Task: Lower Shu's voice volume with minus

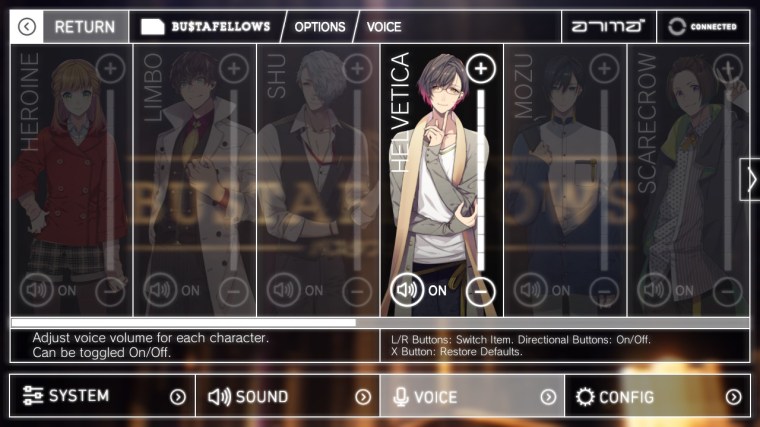Action: tap(359, 291)
